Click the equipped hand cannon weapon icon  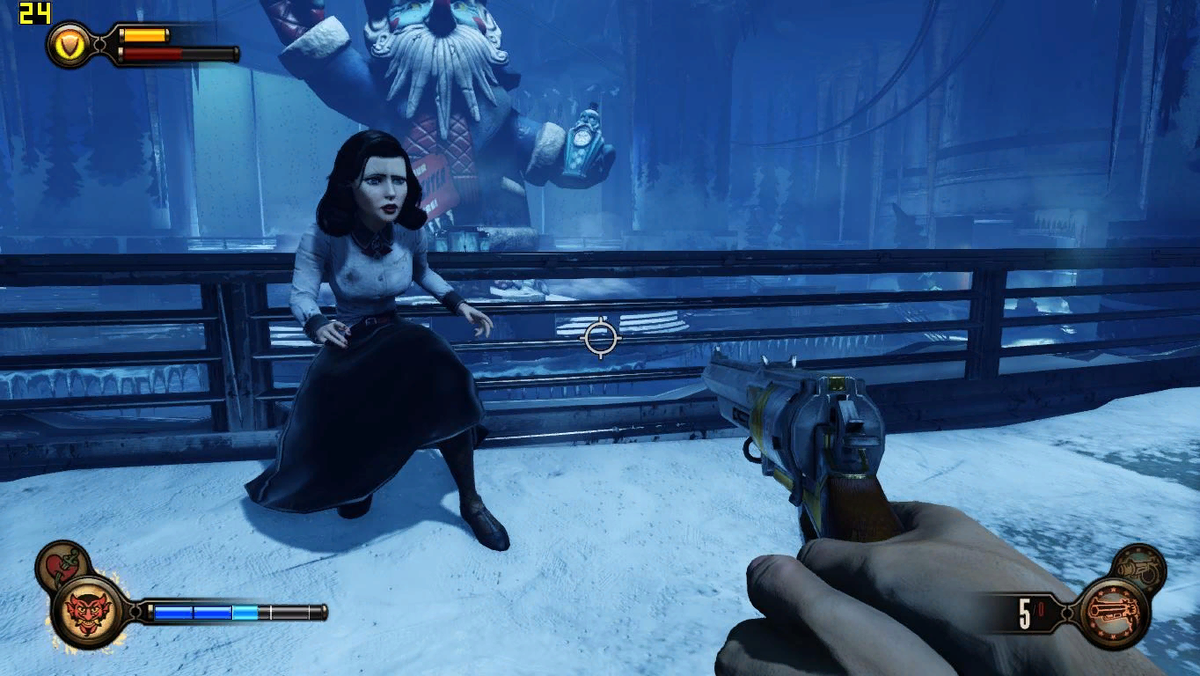pyautogui.click(x=1107, y=610)
